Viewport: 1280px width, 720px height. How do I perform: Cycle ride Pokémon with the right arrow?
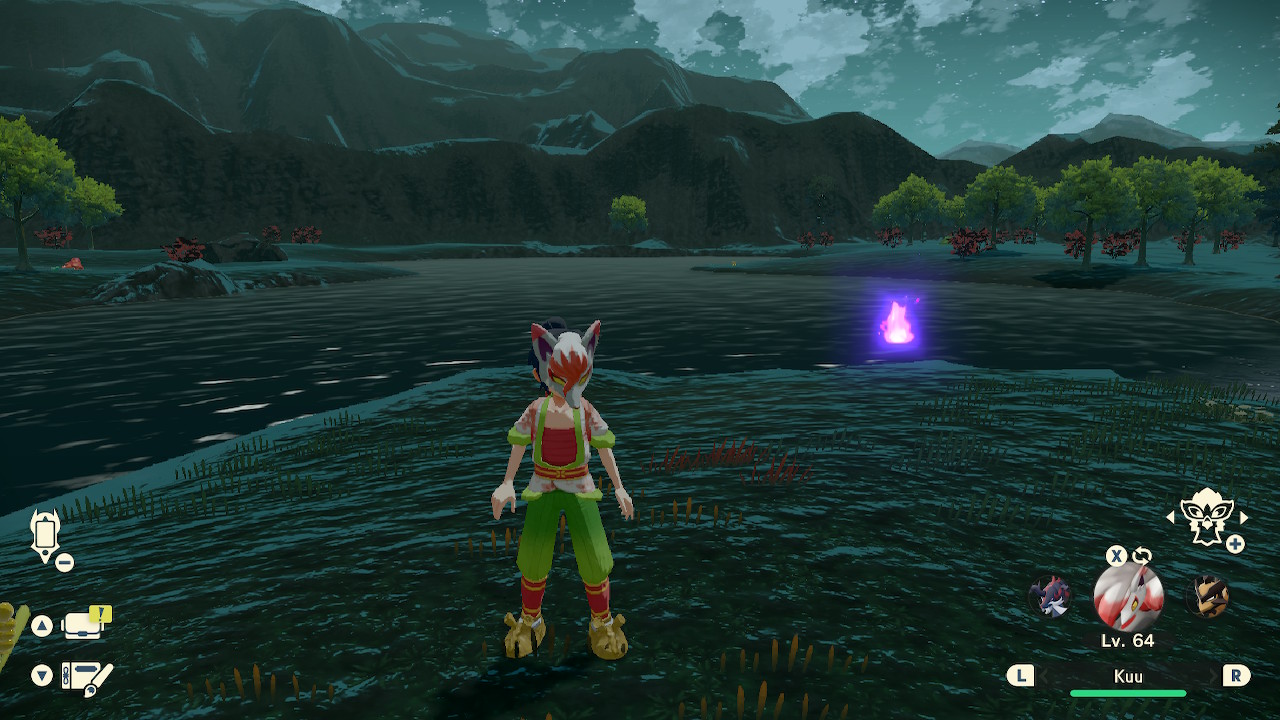tap(1244, 517)
